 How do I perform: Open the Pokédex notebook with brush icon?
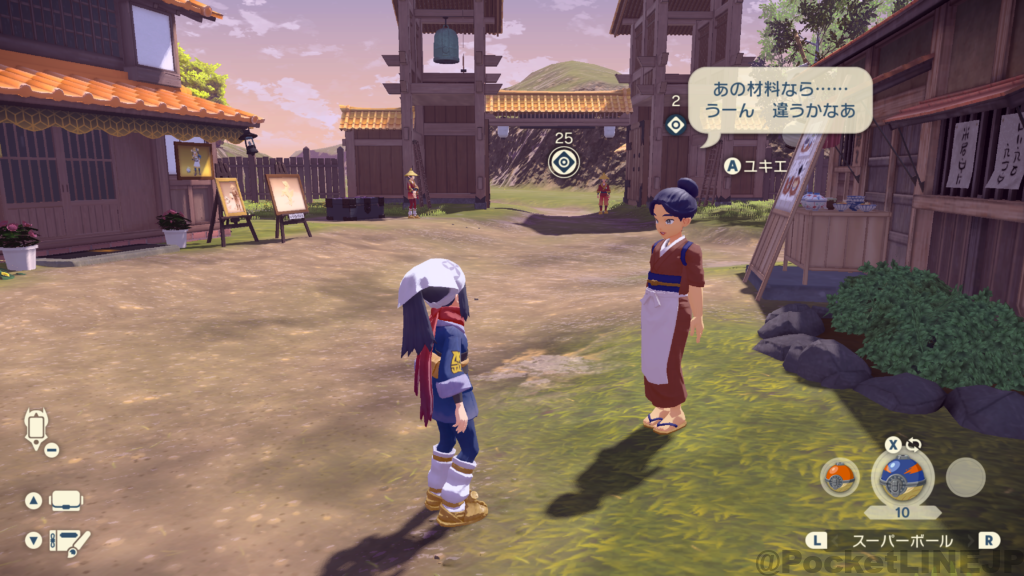pos(70,541)
